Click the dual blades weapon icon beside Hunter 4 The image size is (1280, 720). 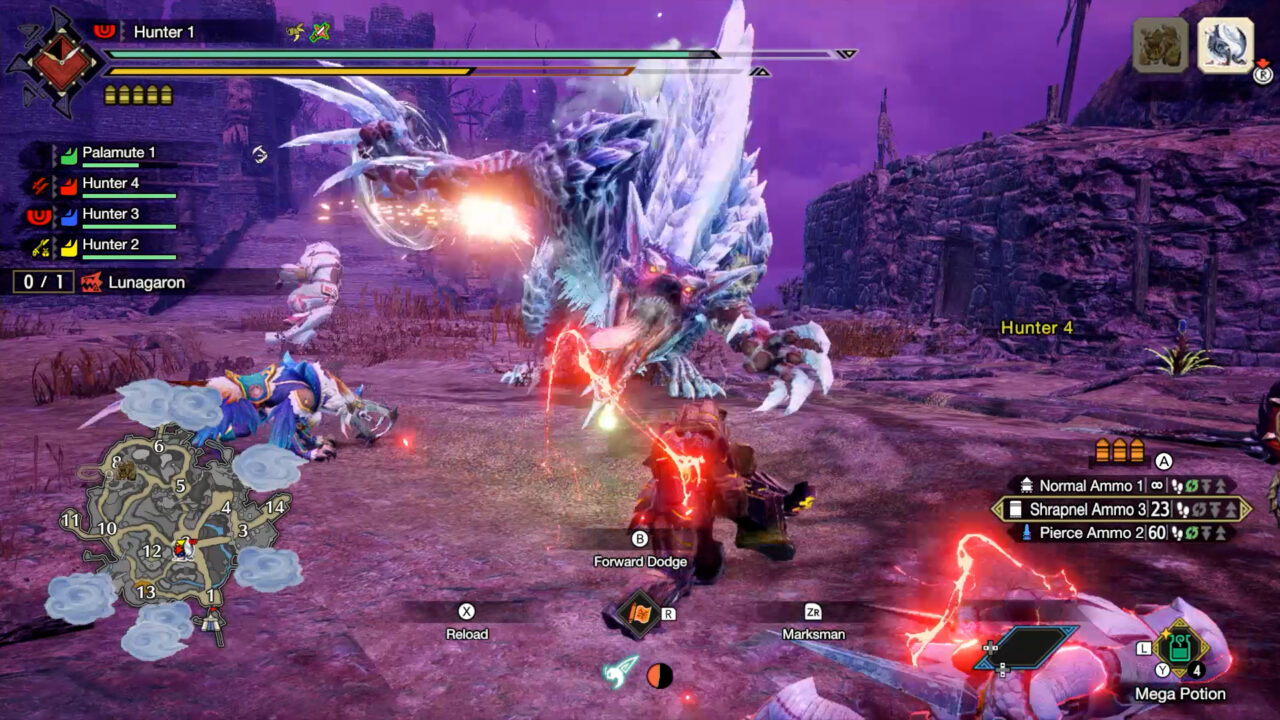coord(39,186)
